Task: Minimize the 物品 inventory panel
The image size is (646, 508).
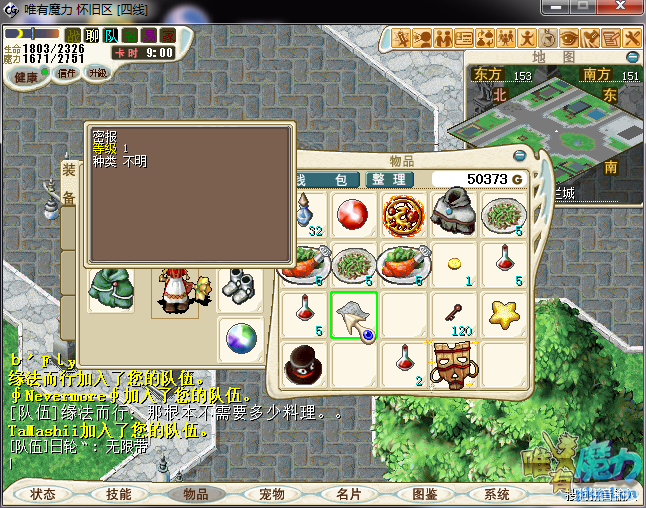Action: 518,155
